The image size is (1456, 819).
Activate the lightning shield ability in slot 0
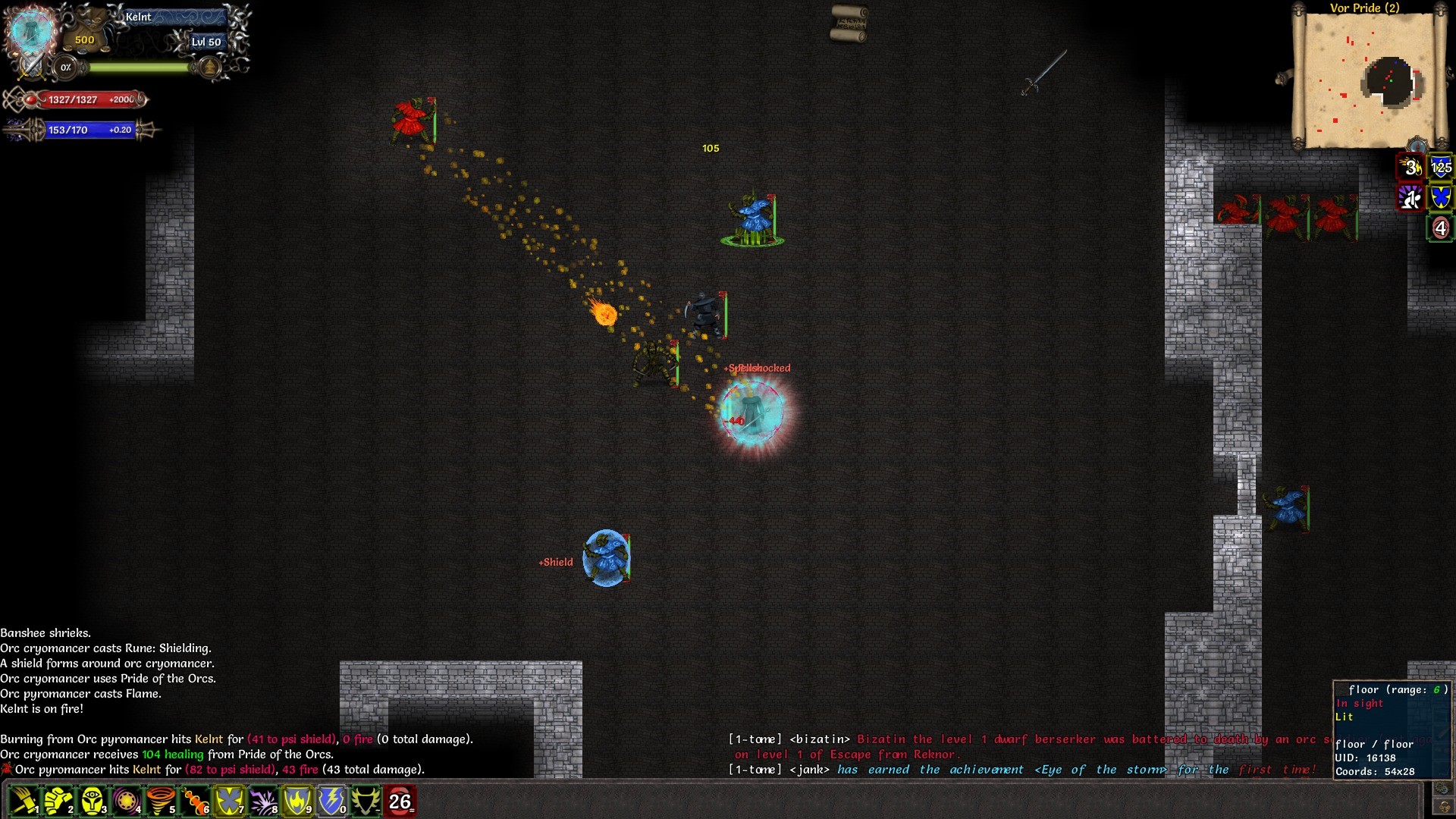[331, 801]
